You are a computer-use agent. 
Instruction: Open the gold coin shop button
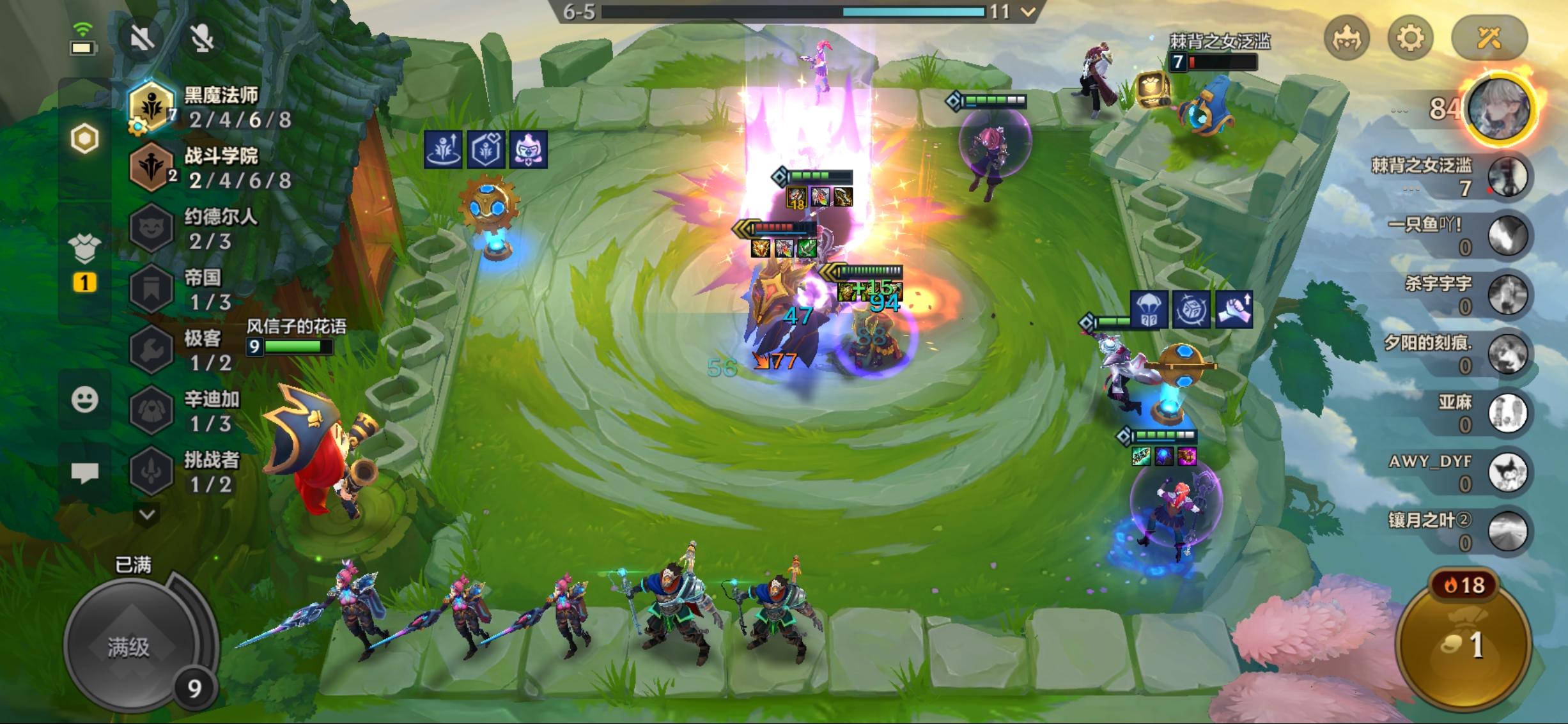click(1464, 645)
